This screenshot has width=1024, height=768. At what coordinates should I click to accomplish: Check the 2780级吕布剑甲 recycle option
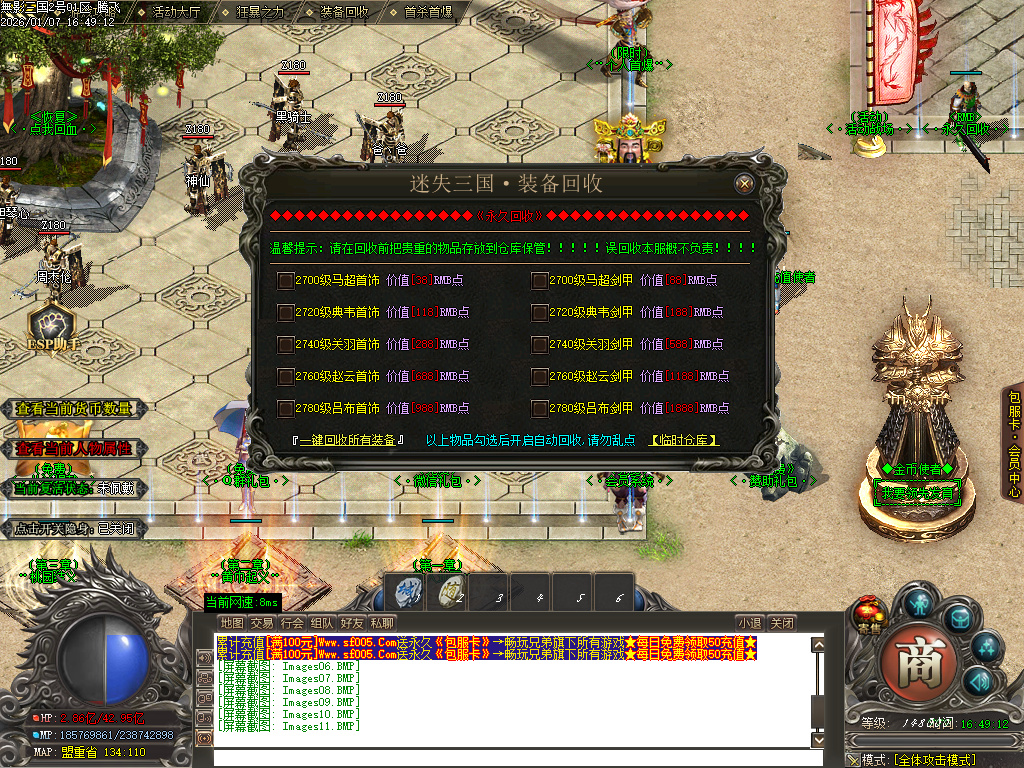click(540, 409)
